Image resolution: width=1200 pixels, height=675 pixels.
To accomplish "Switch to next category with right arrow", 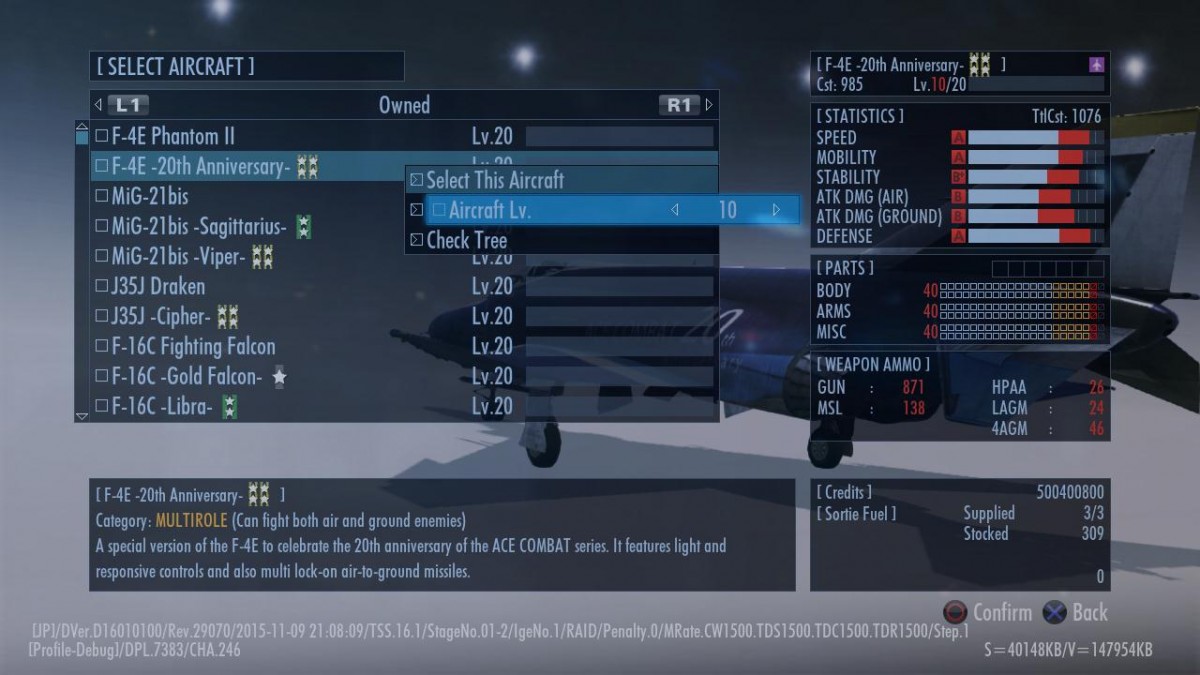I will (x=709, y=105).
